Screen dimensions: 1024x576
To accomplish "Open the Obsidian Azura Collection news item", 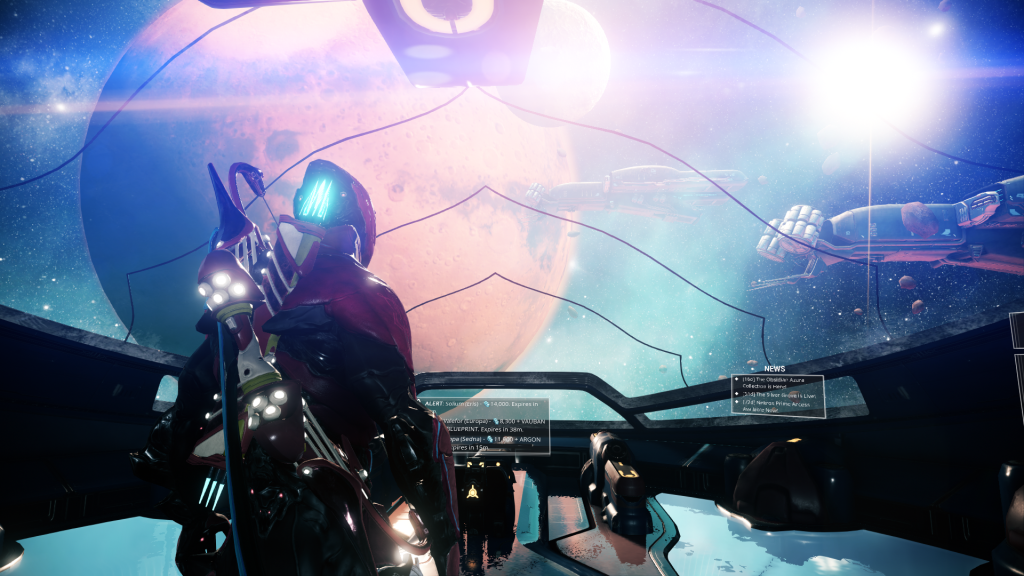I will coord(778,386).
